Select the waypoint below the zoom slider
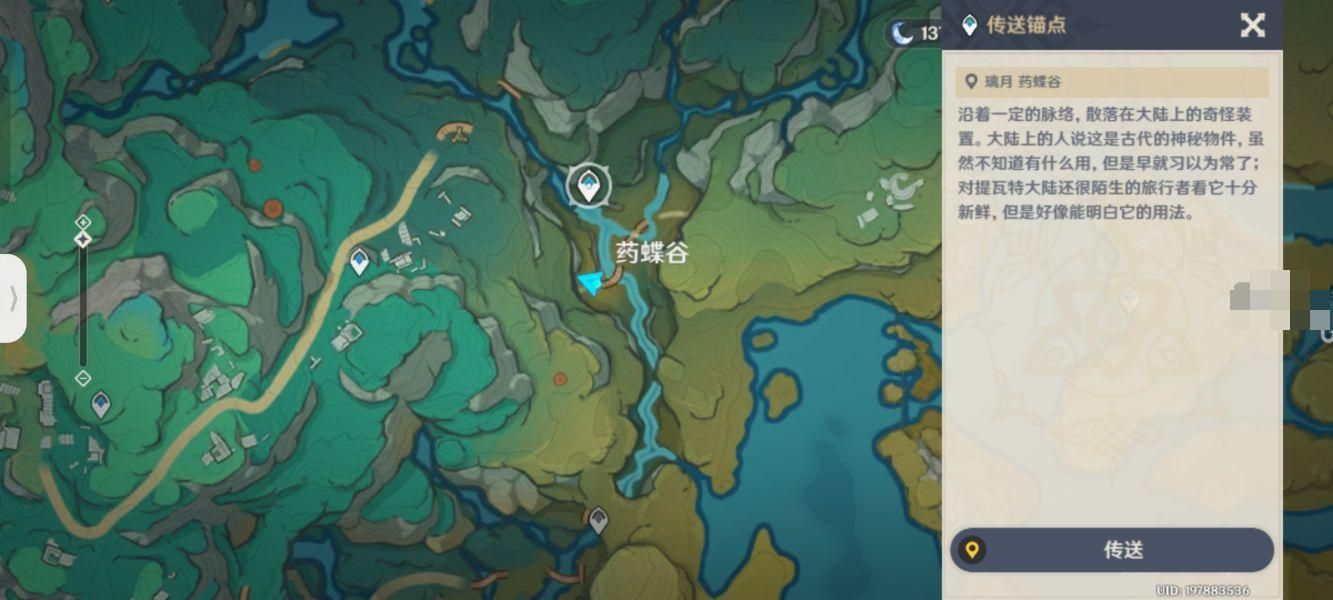The width and height of the screenshot is (1333, 600). tap(101, 405)
